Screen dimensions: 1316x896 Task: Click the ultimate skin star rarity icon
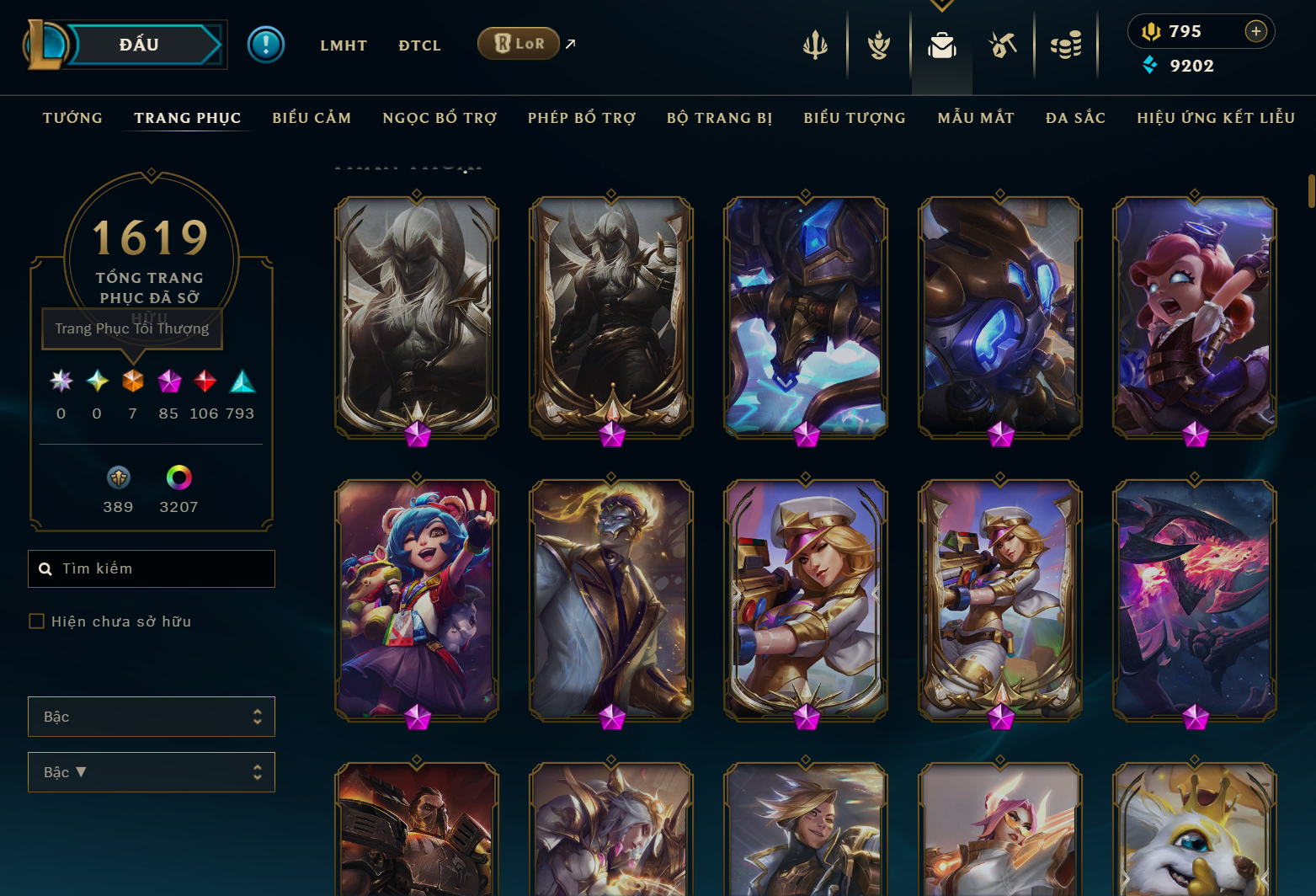(x=60, y=381)
